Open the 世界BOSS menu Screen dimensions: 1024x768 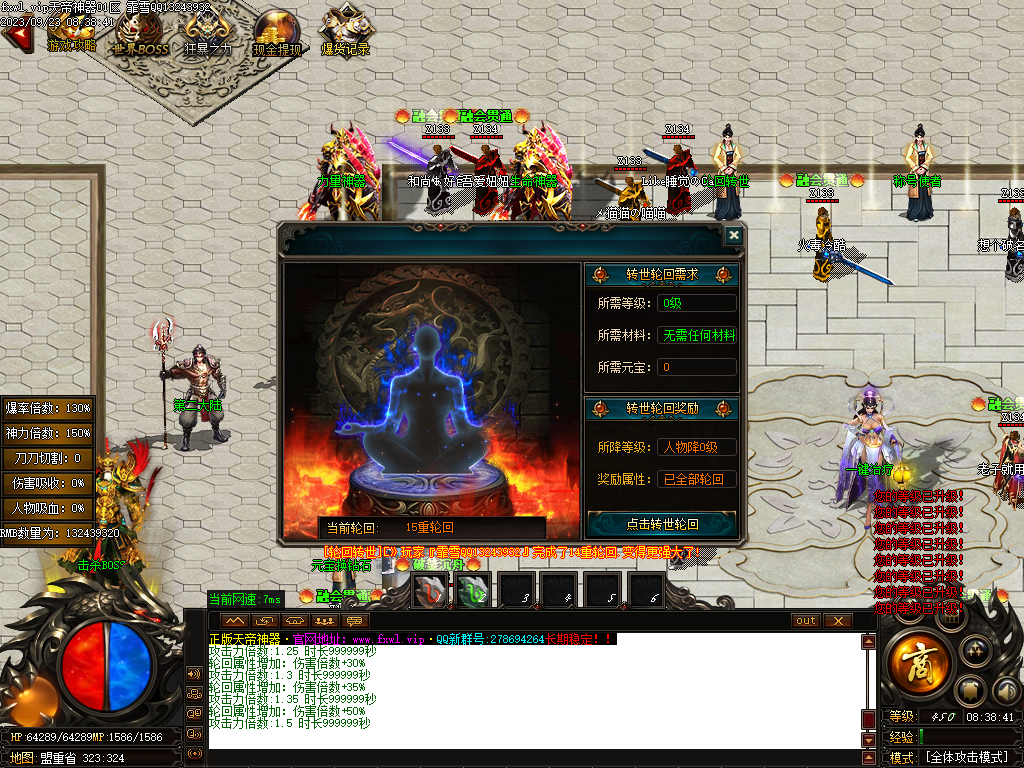pyautogui.click(x=139, y=37)
